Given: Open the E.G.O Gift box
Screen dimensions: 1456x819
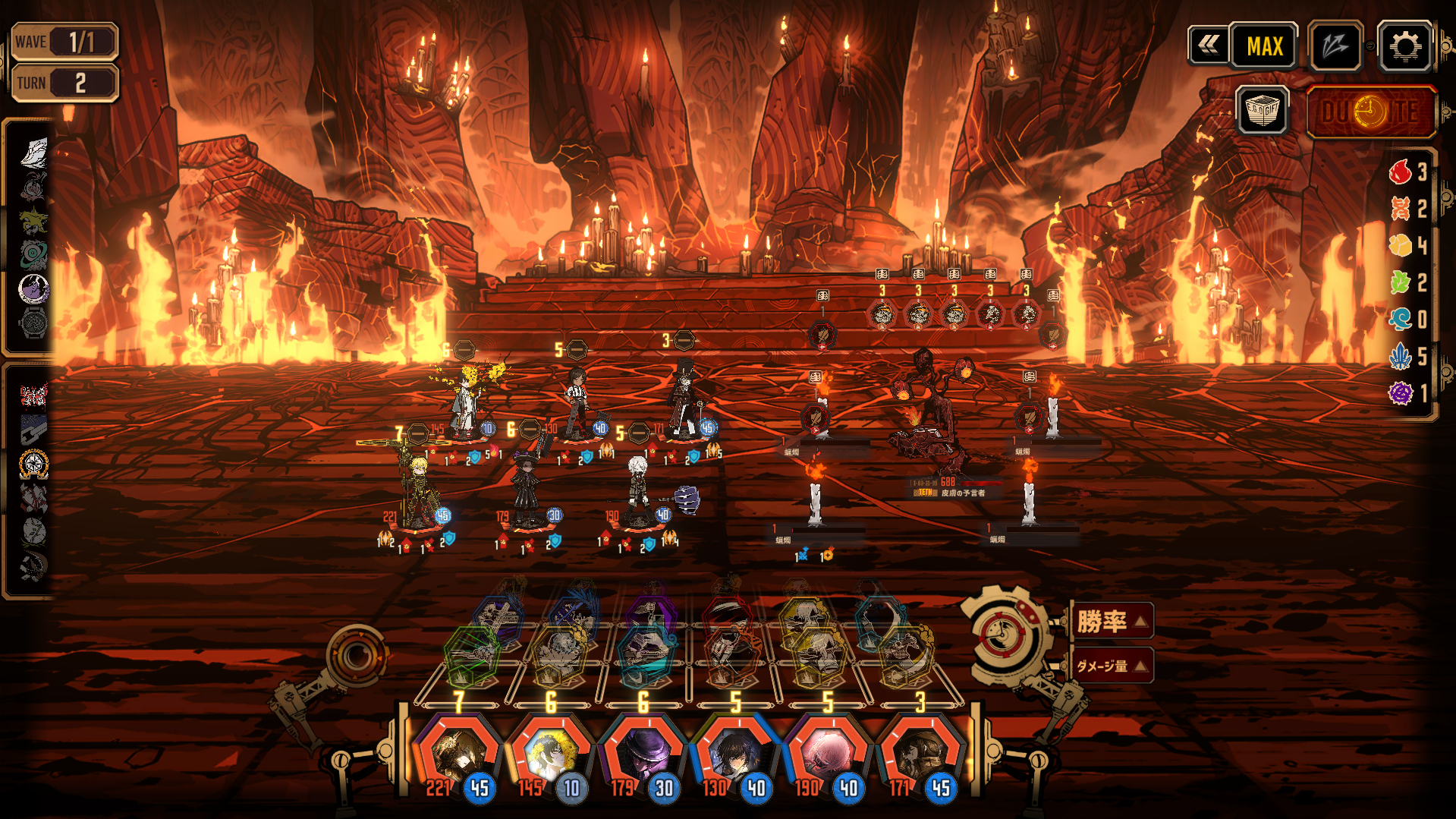Looking at the screenshot, I should [x=1262, y=111].
